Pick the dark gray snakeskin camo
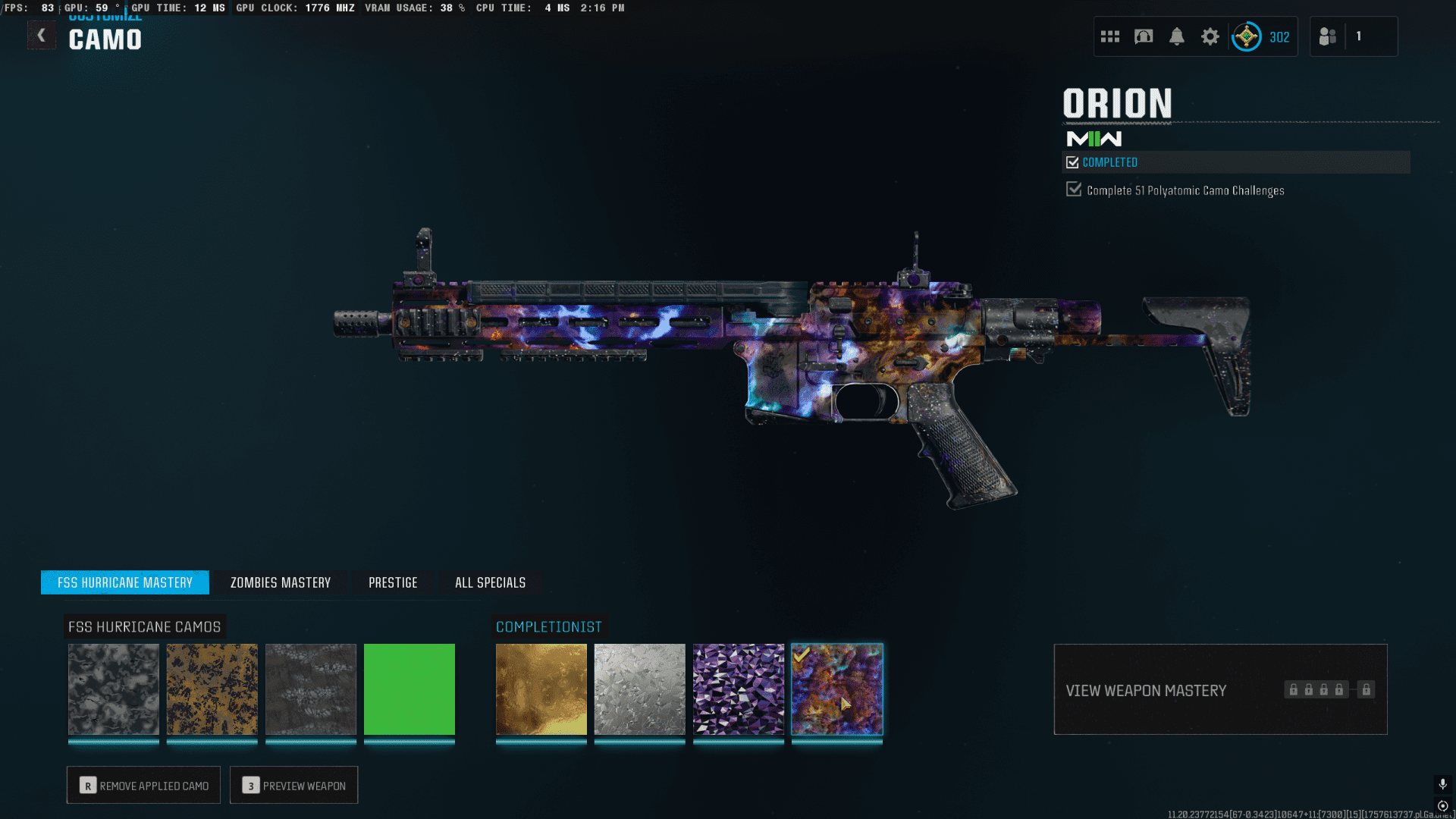Image resolution: width=1456 pixels, height=819 pixels. pos(311,689)
